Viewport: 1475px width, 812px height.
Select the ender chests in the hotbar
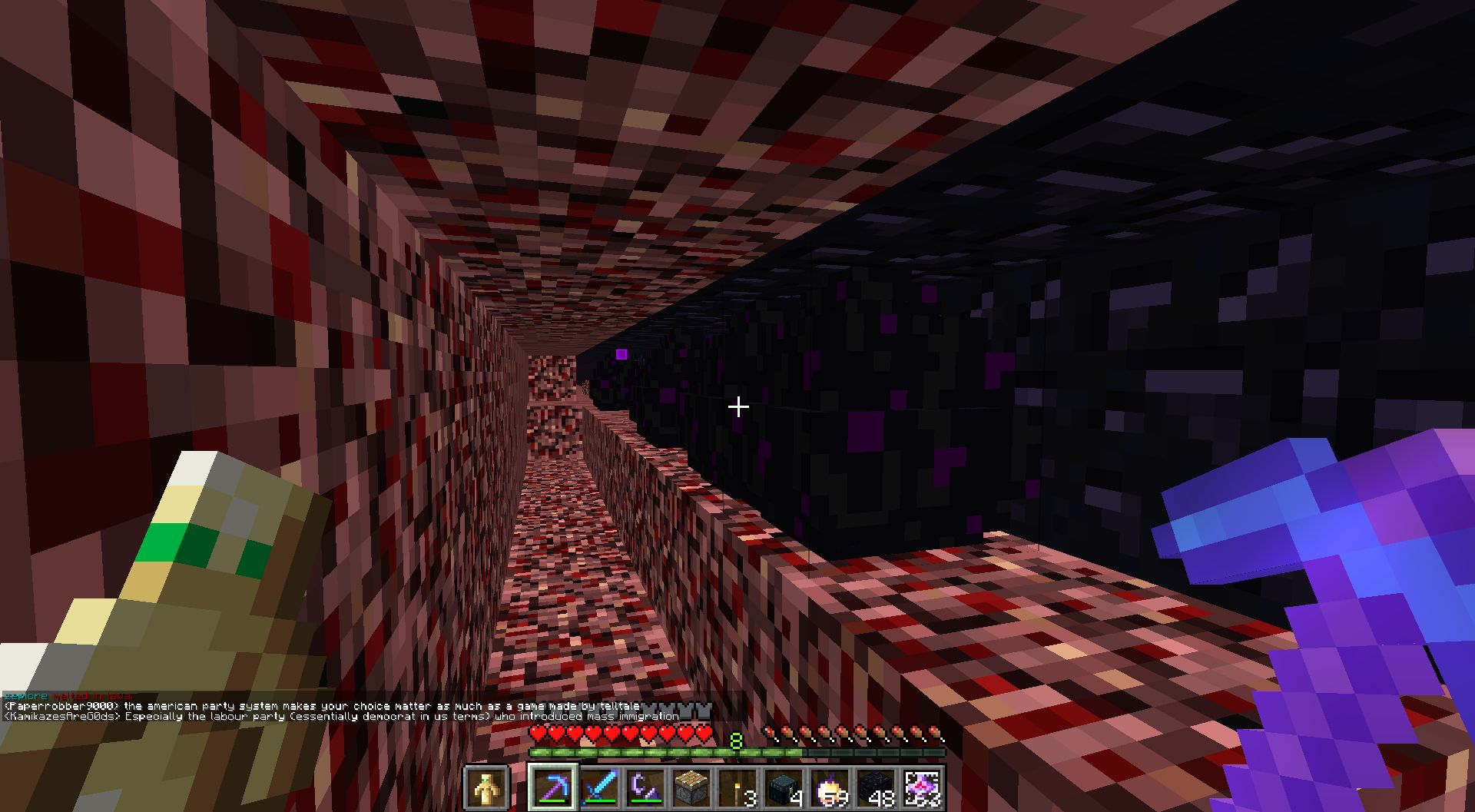pyautogui.click(x=782, y=785)
